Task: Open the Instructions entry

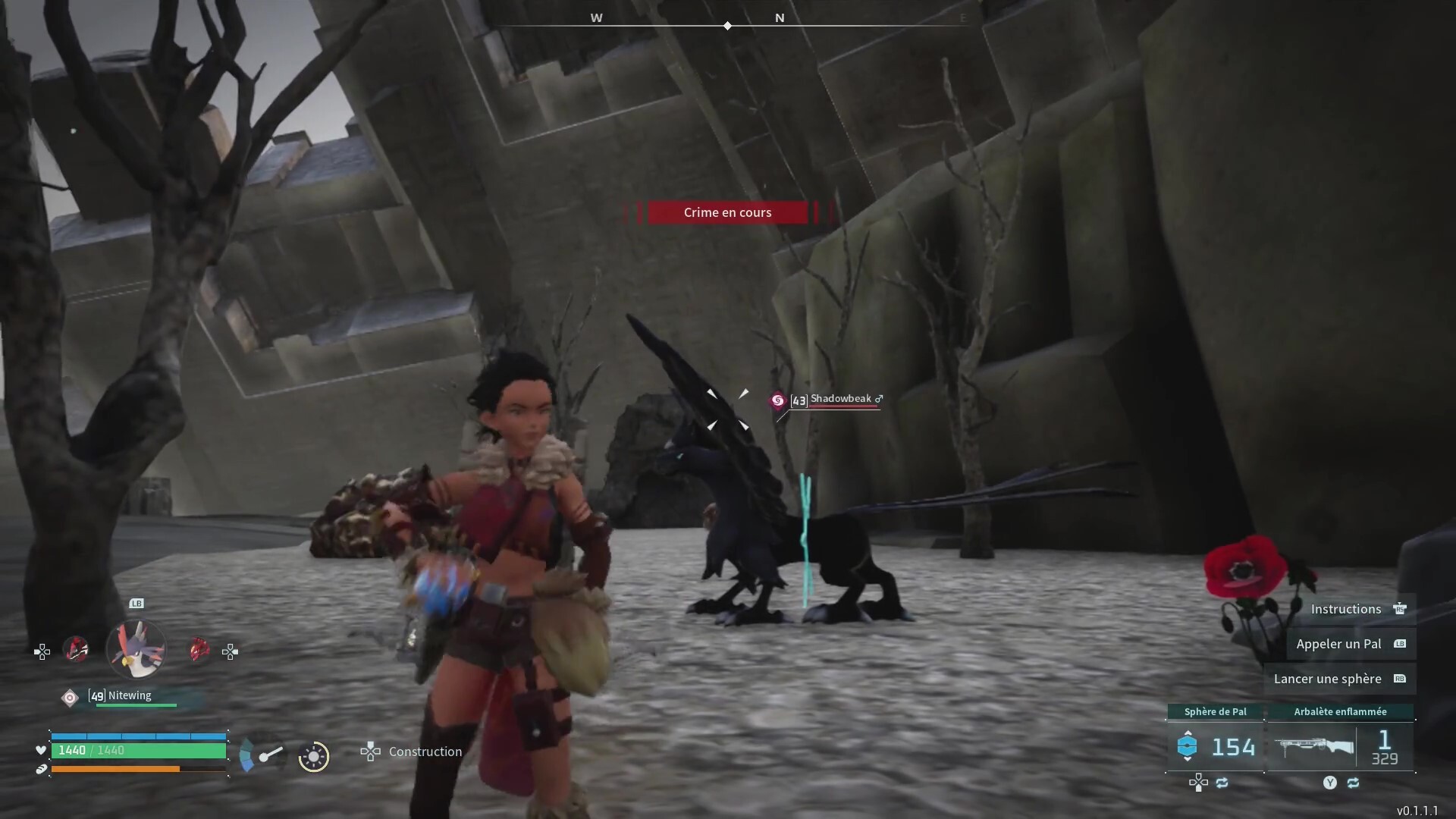Action: (x=1346, y=609)
